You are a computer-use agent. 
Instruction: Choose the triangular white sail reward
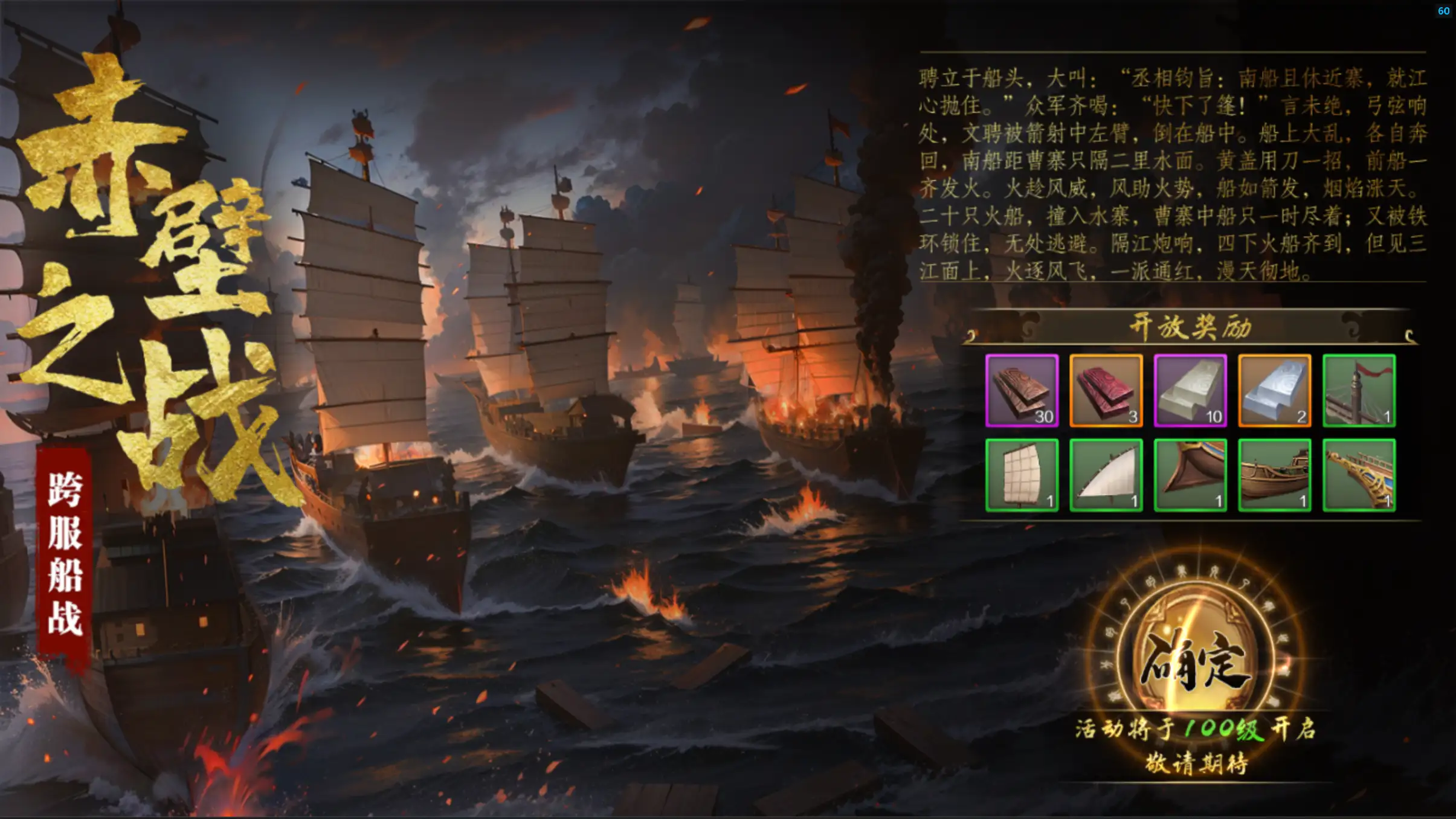pyautogui.click(x=1106, y=475)
